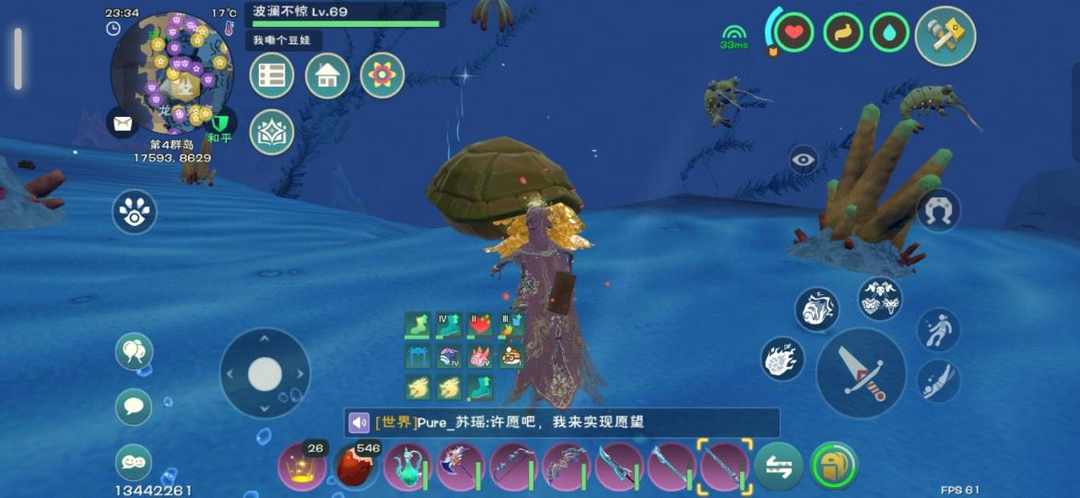This screenshot has width=1080, height=498.
Task: Open the speech bubble chat button
Action: click(x=134, y=407)
